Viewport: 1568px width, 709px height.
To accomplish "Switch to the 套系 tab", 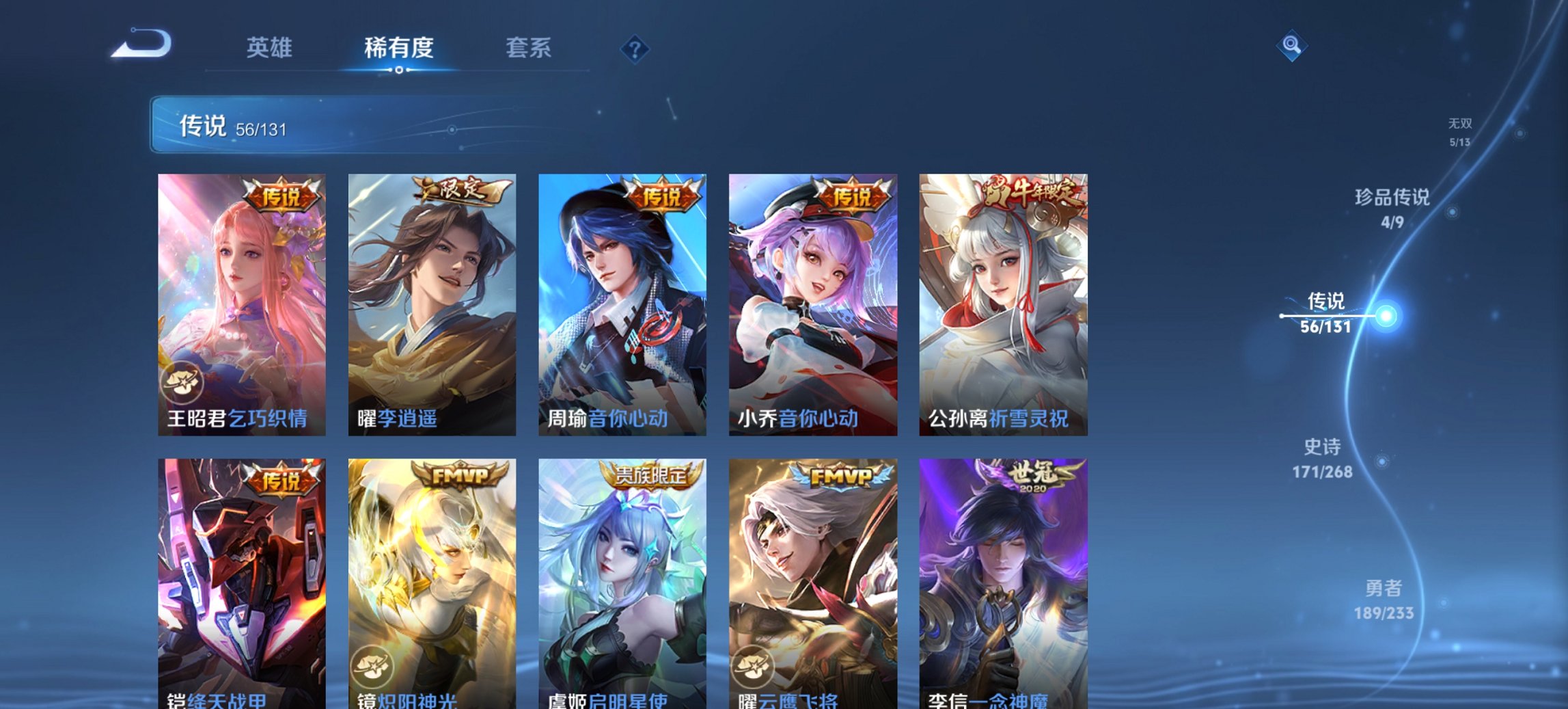I will point(529,48).
